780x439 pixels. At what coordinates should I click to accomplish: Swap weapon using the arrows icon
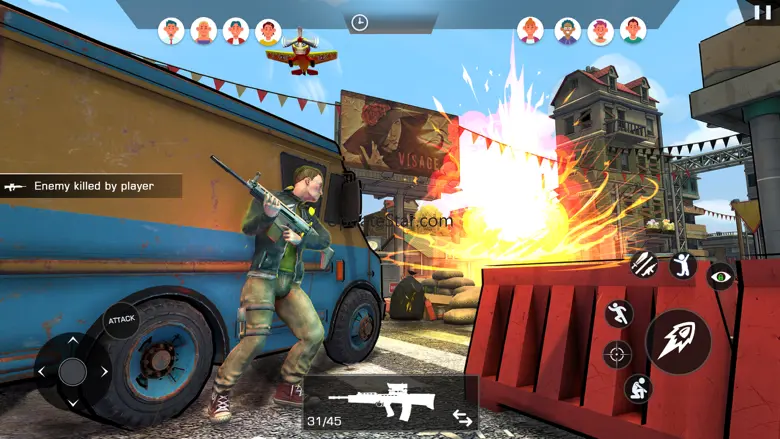click(462, 417)
